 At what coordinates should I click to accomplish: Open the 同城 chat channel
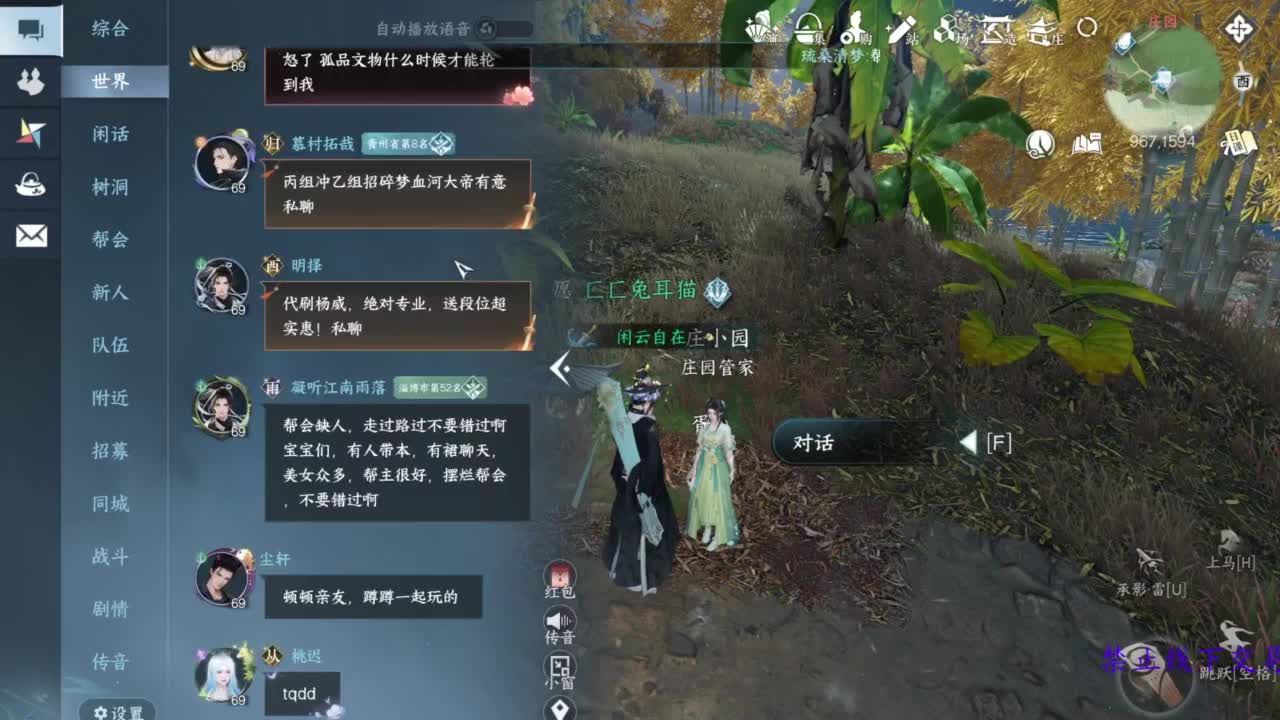click(x=110, y=505)
